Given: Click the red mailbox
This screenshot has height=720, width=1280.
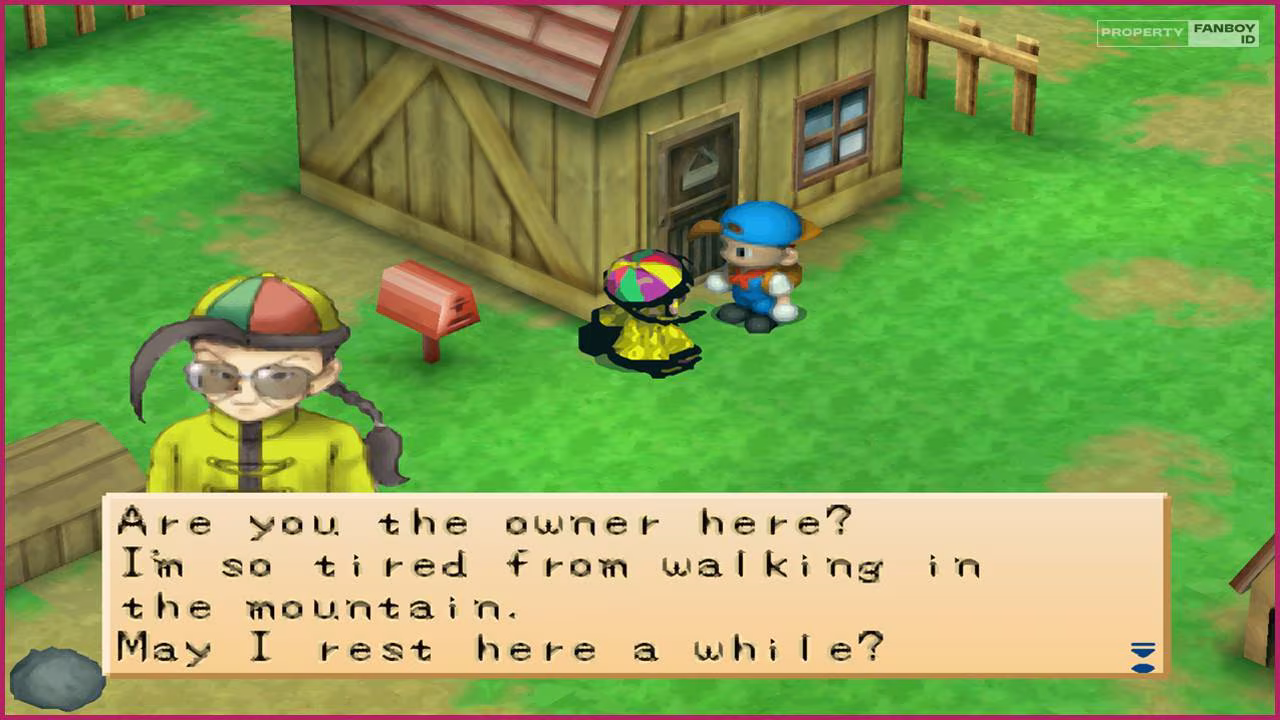Looking at the screenshot, I should pos(428,300).
